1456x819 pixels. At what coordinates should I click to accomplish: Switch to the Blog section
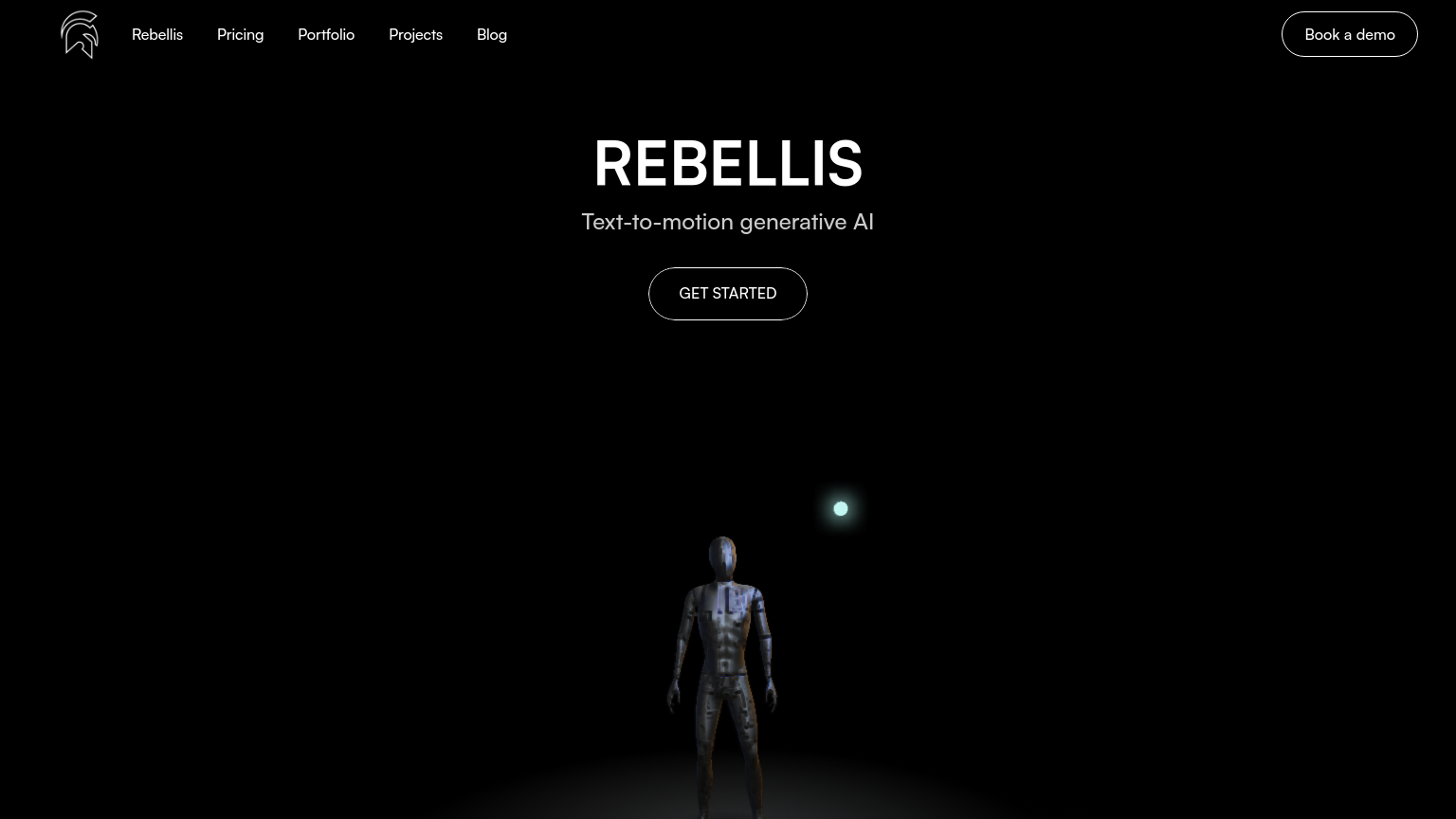pyautogui.click(x=492, y=34)
